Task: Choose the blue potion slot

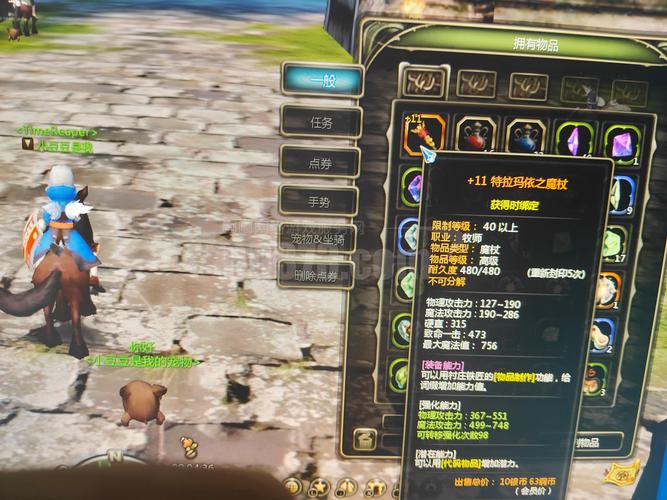Action: 525,137
